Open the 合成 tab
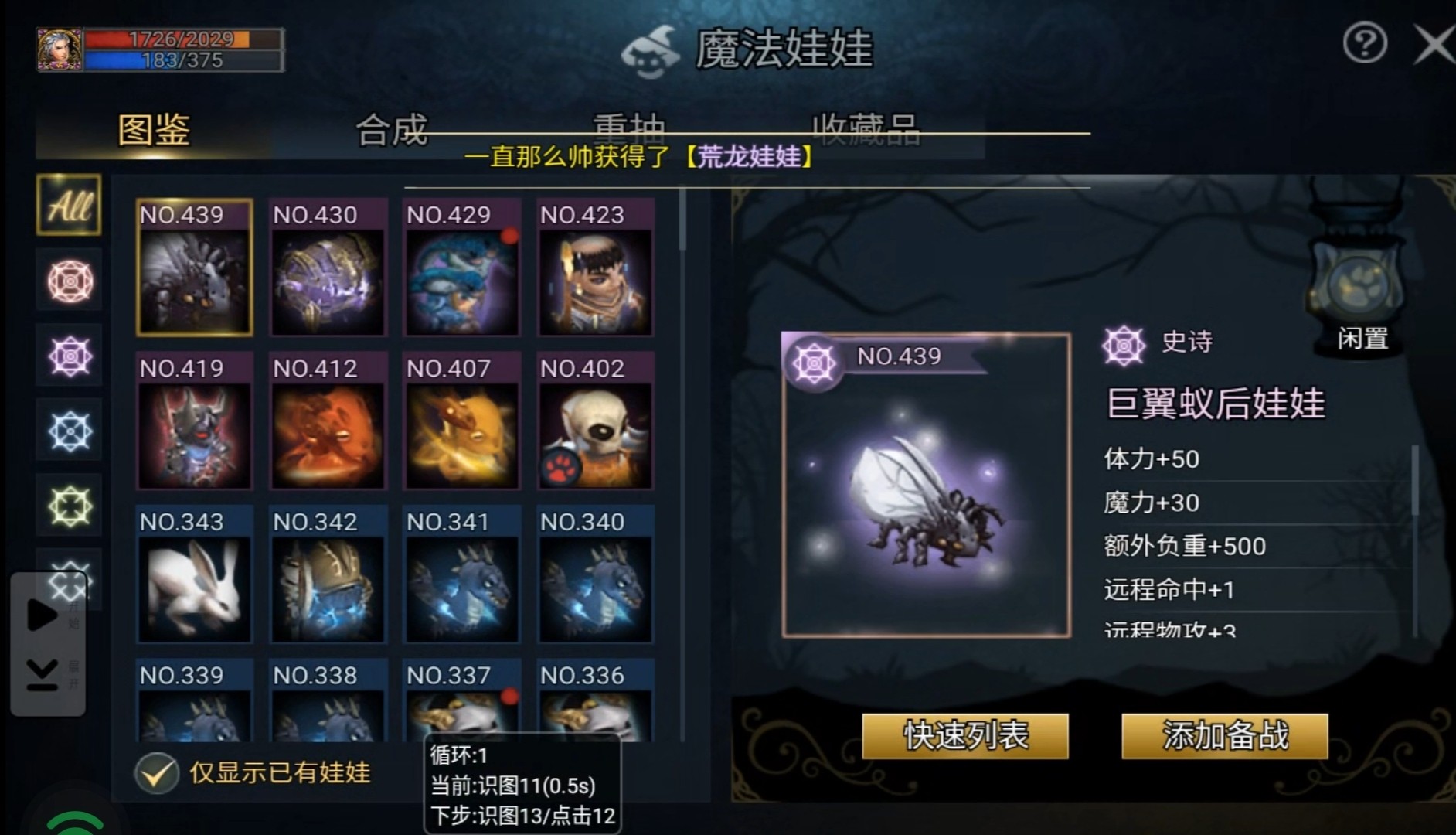 [391, 130]
